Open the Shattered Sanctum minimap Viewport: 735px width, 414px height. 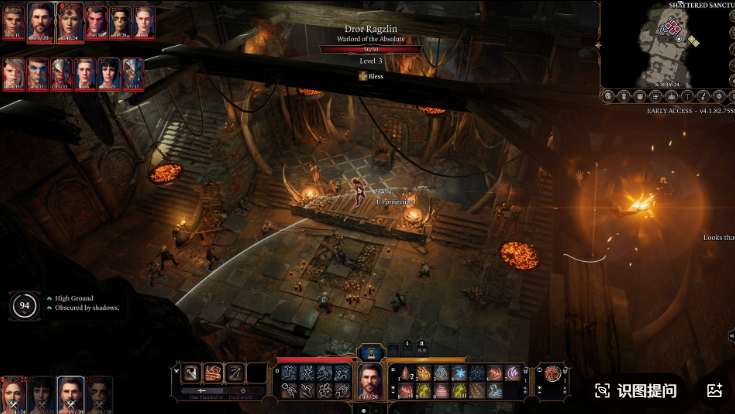(666, 43)
